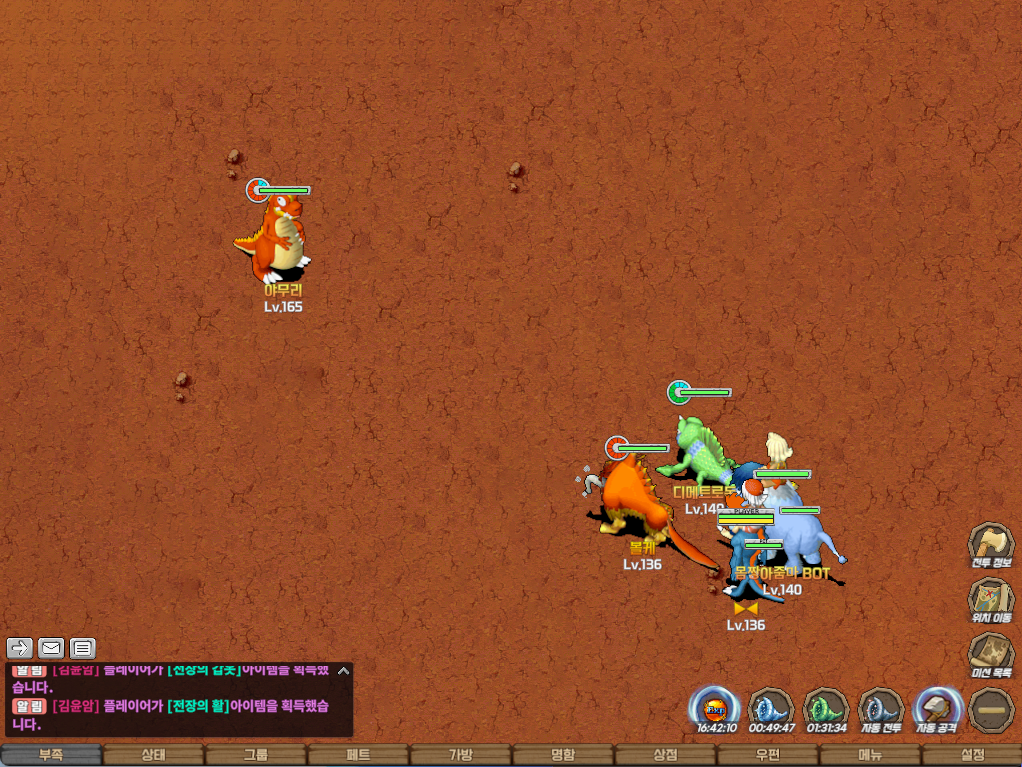The image size is (1022, 767).
Task: Expand the chat log with the up arrow
Action: 342,671
